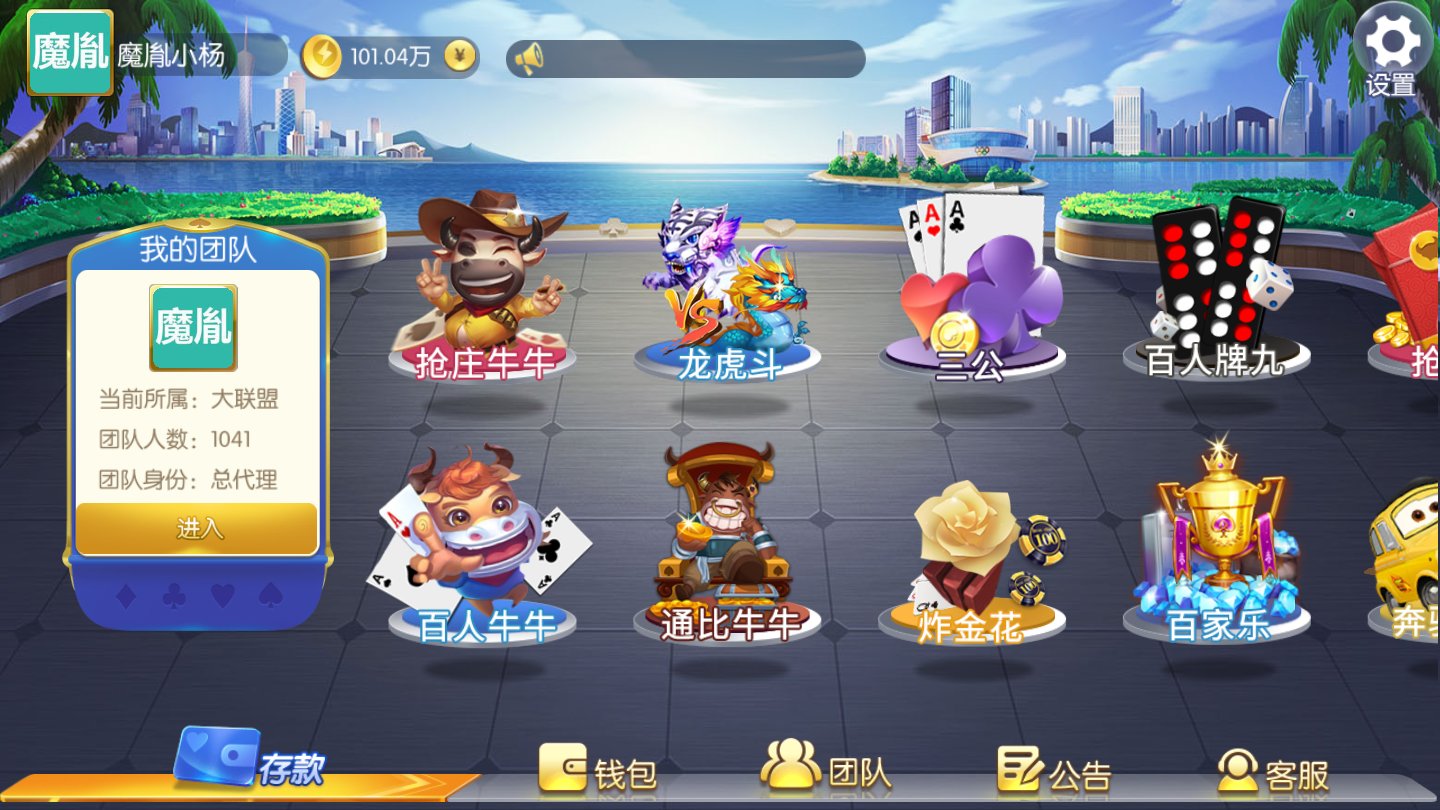The image size is (1440, 810).
Task: Click the partially visible car game icon
Action: [1415, 560]
